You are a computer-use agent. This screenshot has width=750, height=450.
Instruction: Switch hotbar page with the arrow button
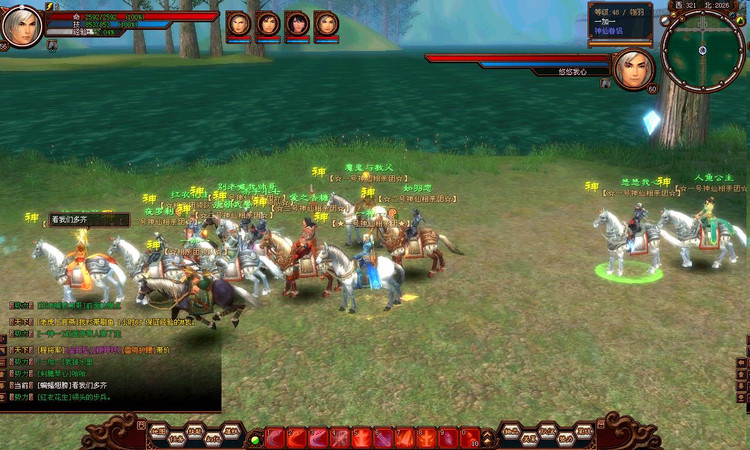[x=489, y=439]
